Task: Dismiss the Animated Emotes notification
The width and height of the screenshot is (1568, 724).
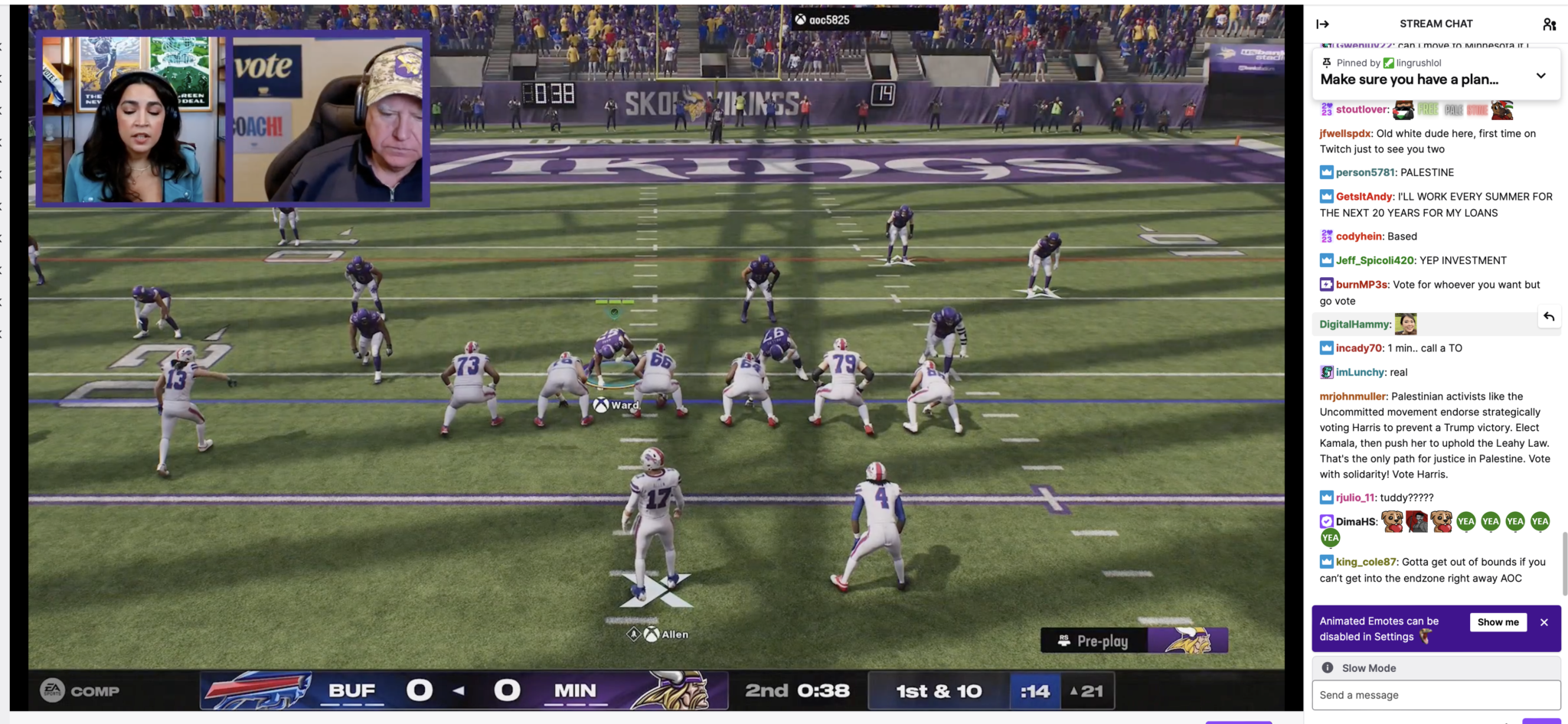Action: (1543, 622)
